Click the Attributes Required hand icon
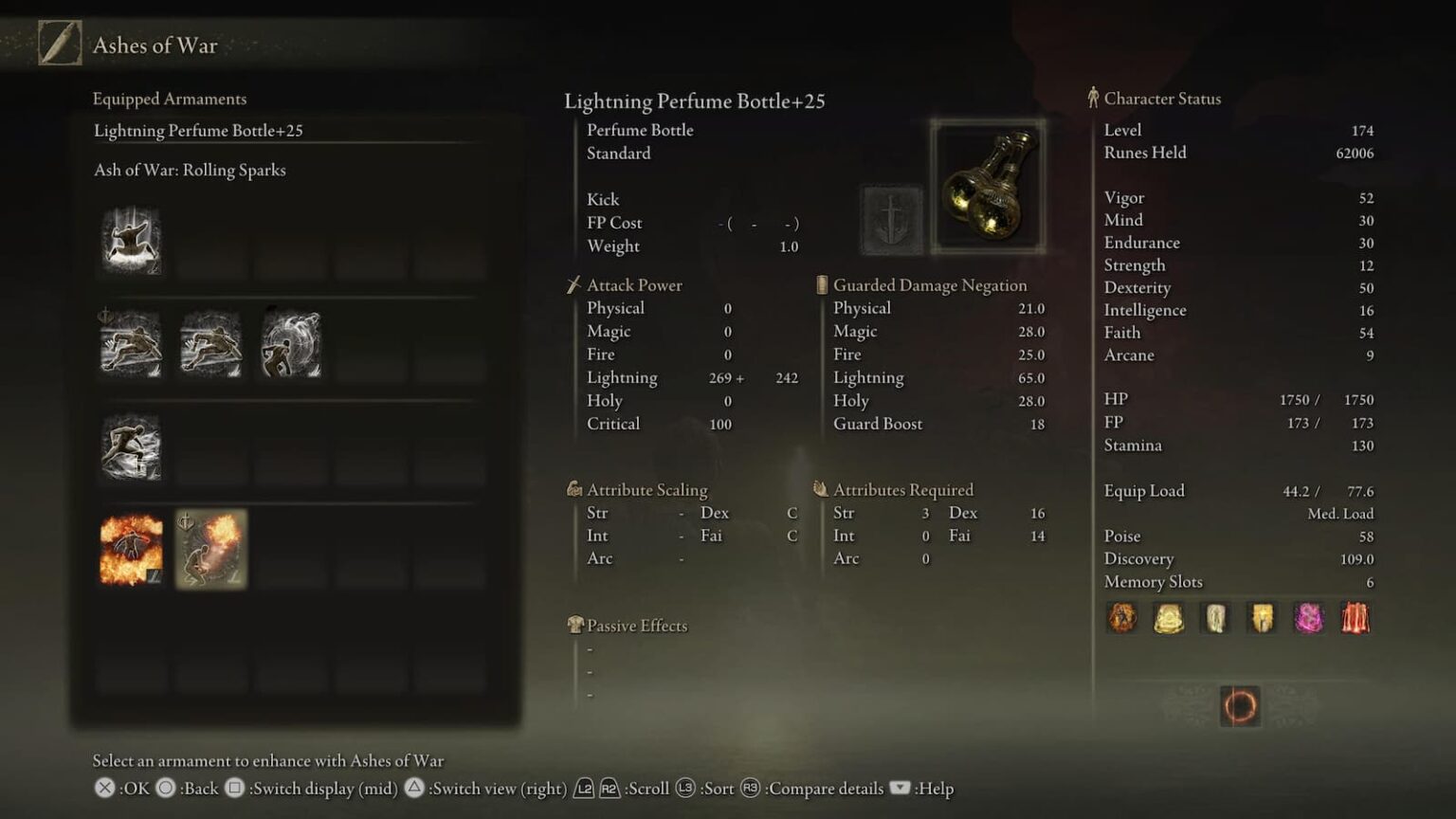The height and width of the screenshot is (819, 1456). point(819,489)
